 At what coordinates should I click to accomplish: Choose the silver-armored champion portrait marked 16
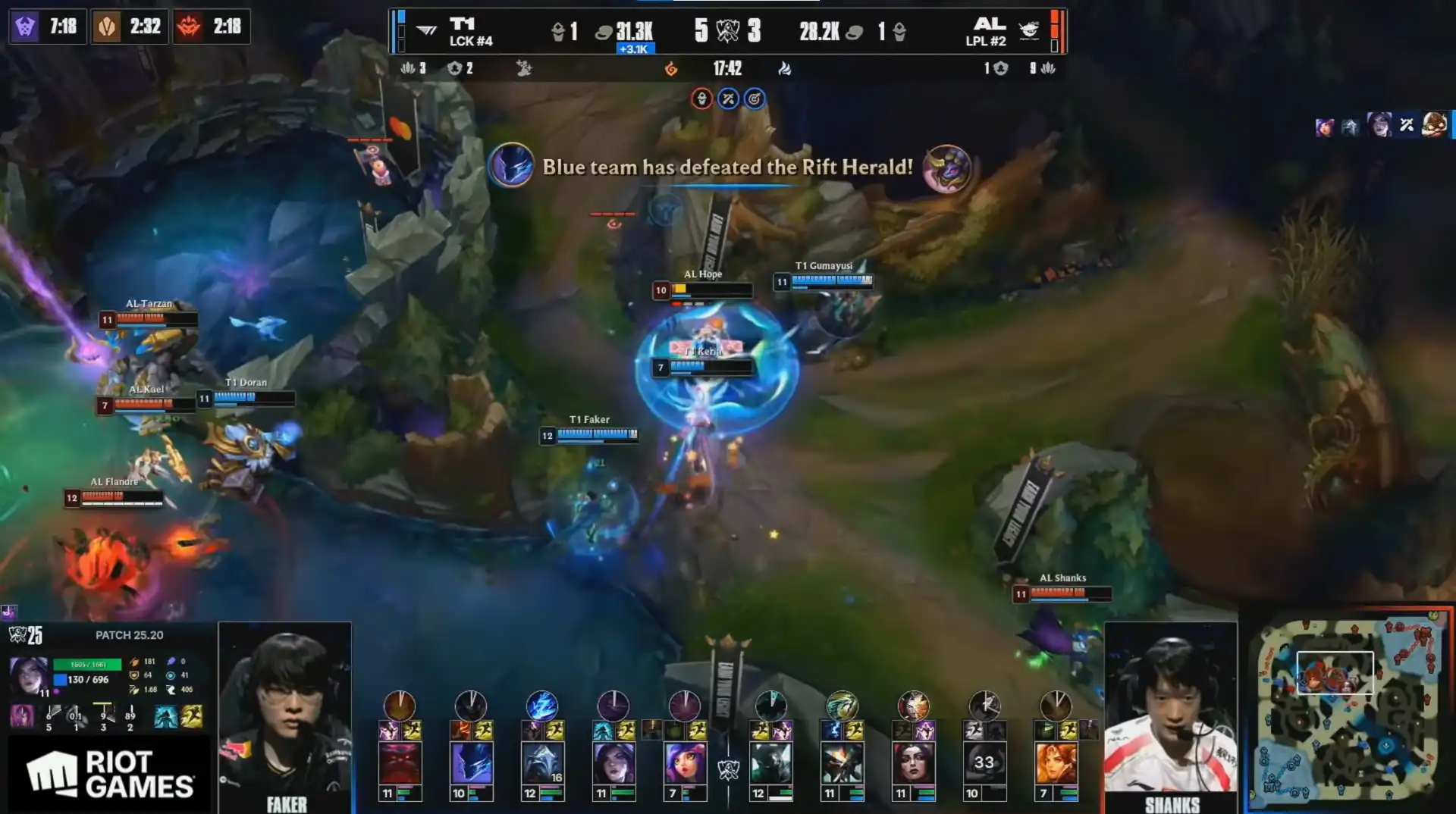(x=542, y=762)
